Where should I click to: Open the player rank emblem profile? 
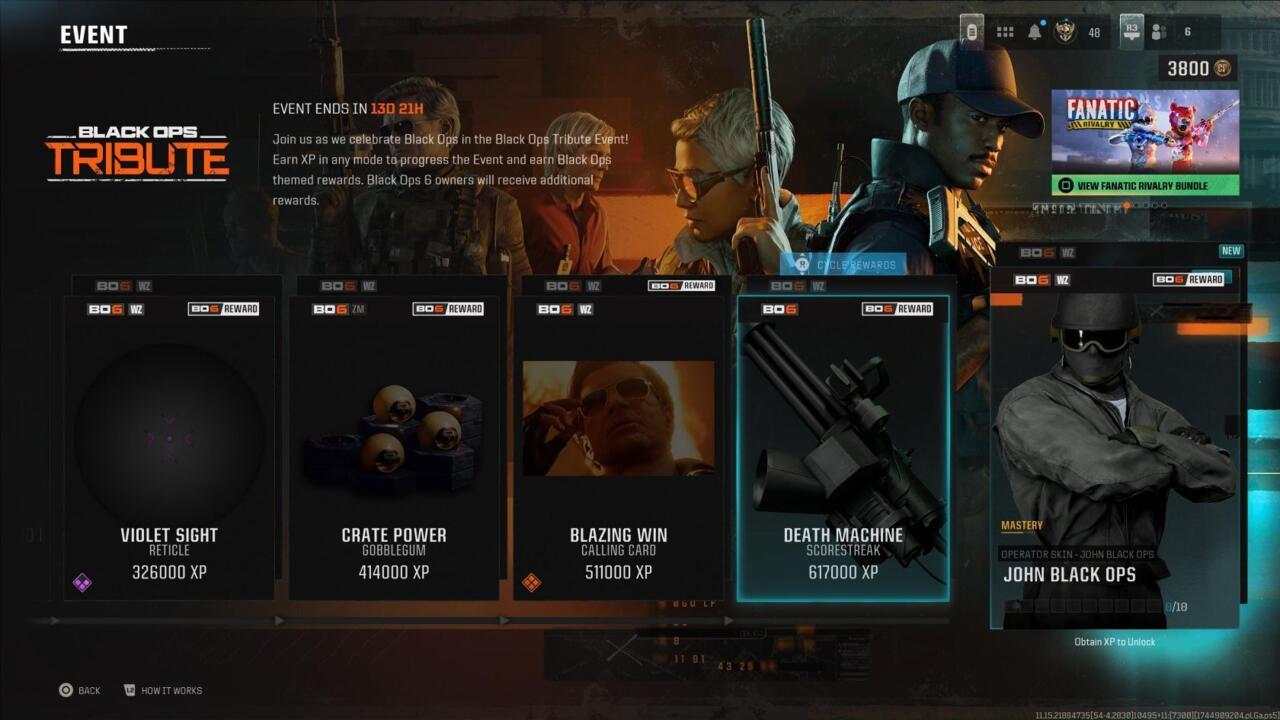(1064, 32)
